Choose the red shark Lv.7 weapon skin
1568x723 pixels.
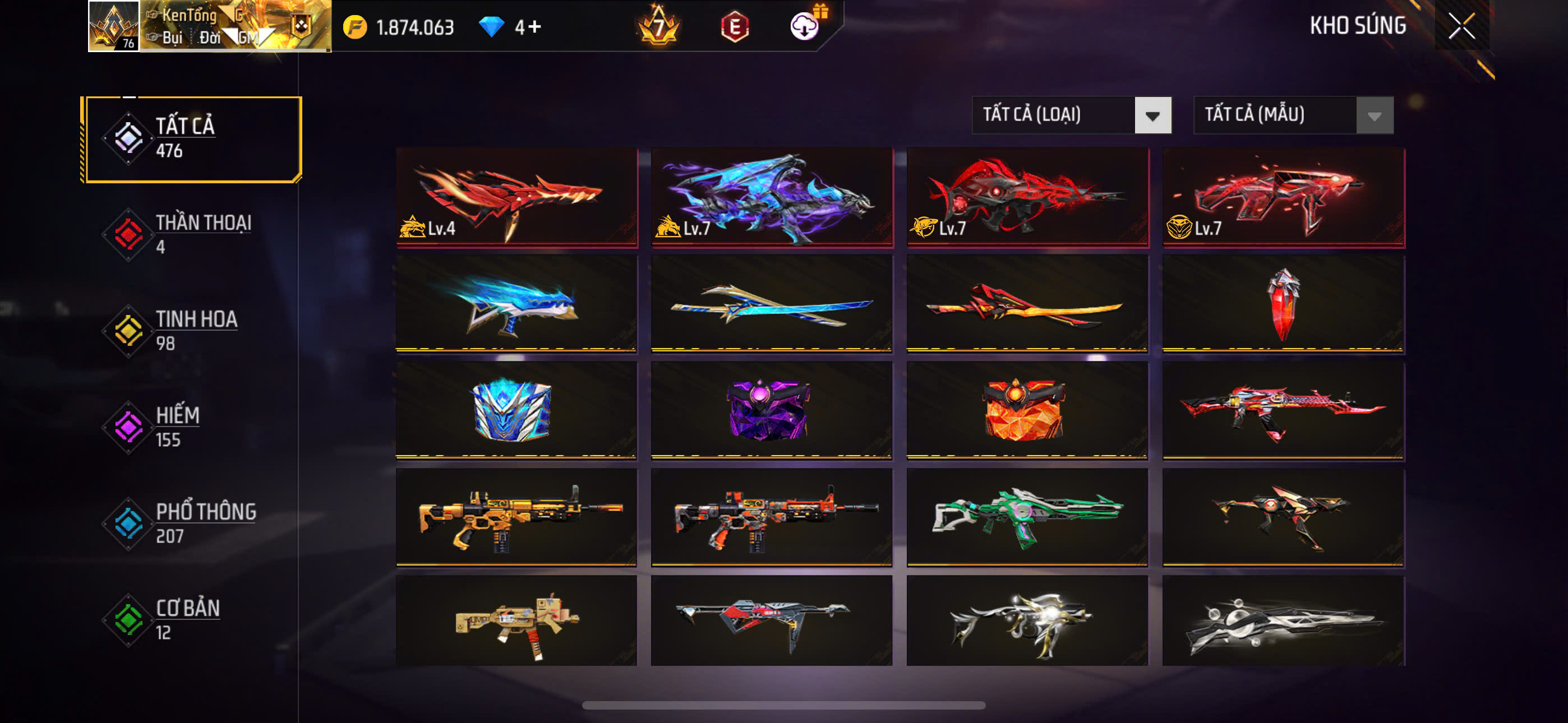(1027, 197)
